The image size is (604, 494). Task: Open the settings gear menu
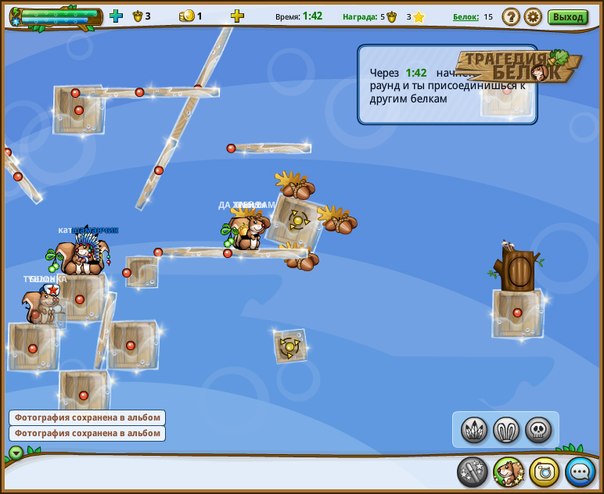[x=533, y=16]
